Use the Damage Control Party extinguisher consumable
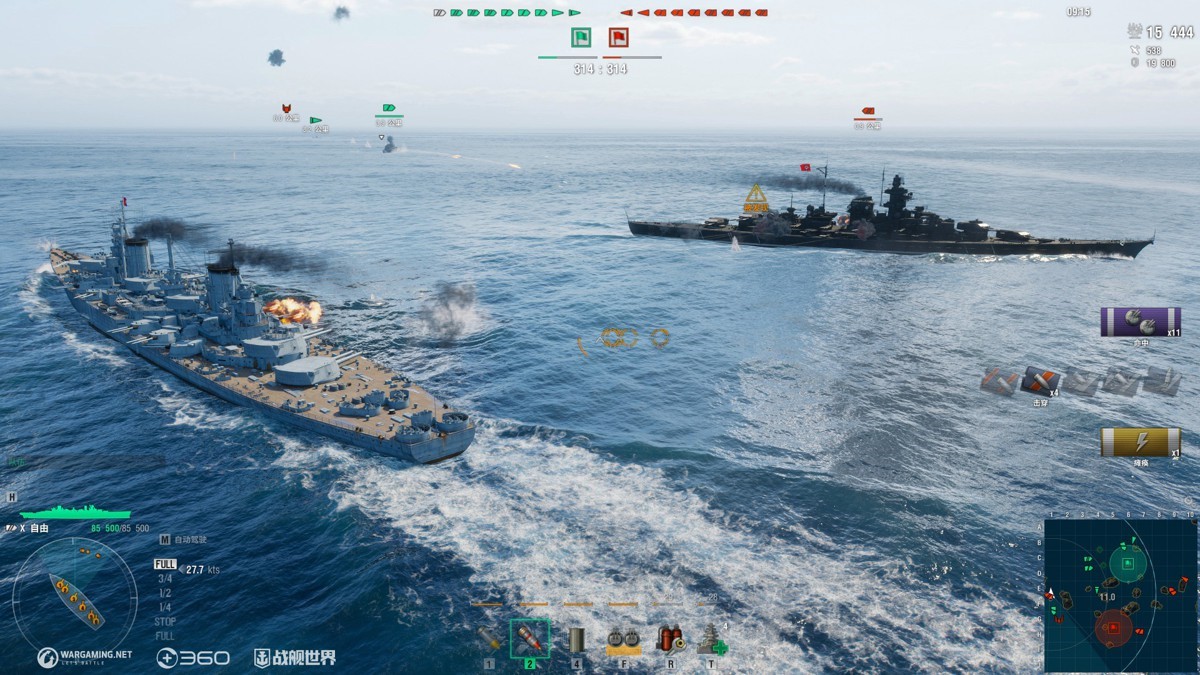Viewport: 1200px width, 675px height. (668, 639)
